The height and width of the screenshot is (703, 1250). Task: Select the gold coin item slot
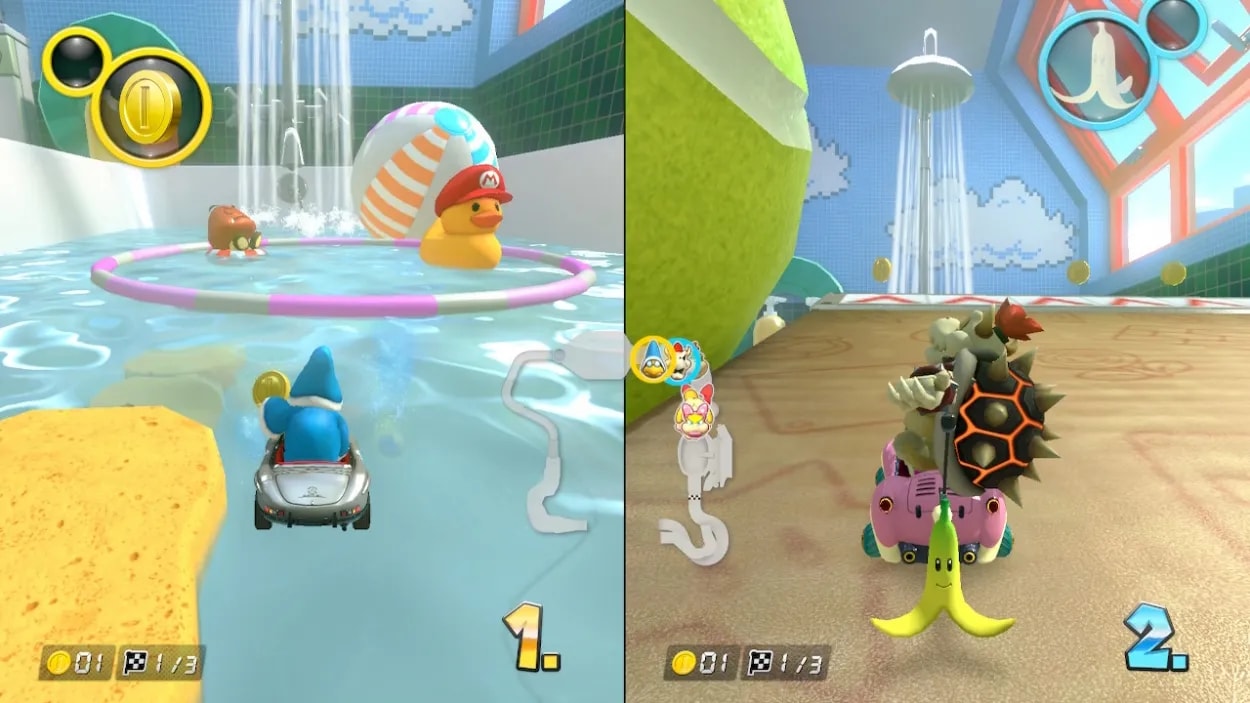[150, 107]
